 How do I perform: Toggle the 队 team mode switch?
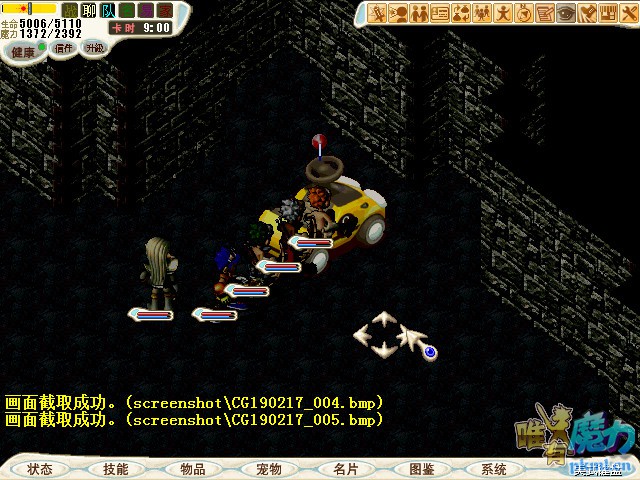click(108, 10)
